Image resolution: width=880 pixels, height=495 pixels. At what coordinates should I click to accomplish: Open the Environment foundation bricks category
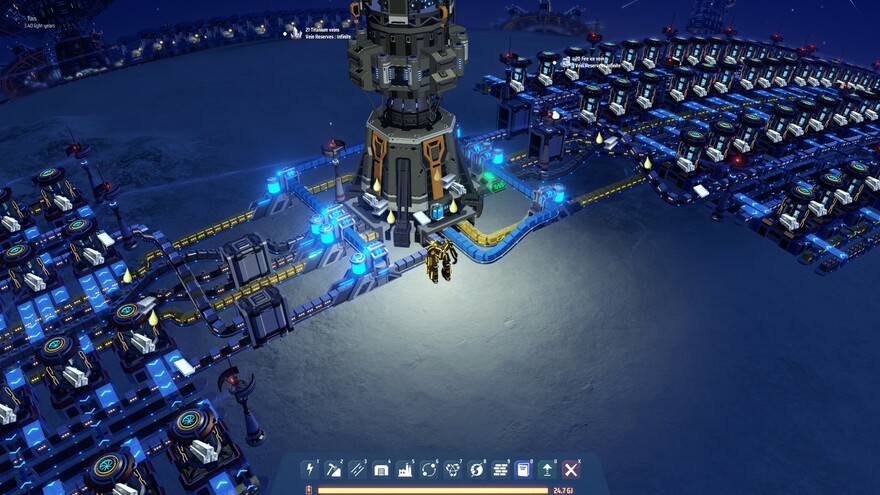500,469
